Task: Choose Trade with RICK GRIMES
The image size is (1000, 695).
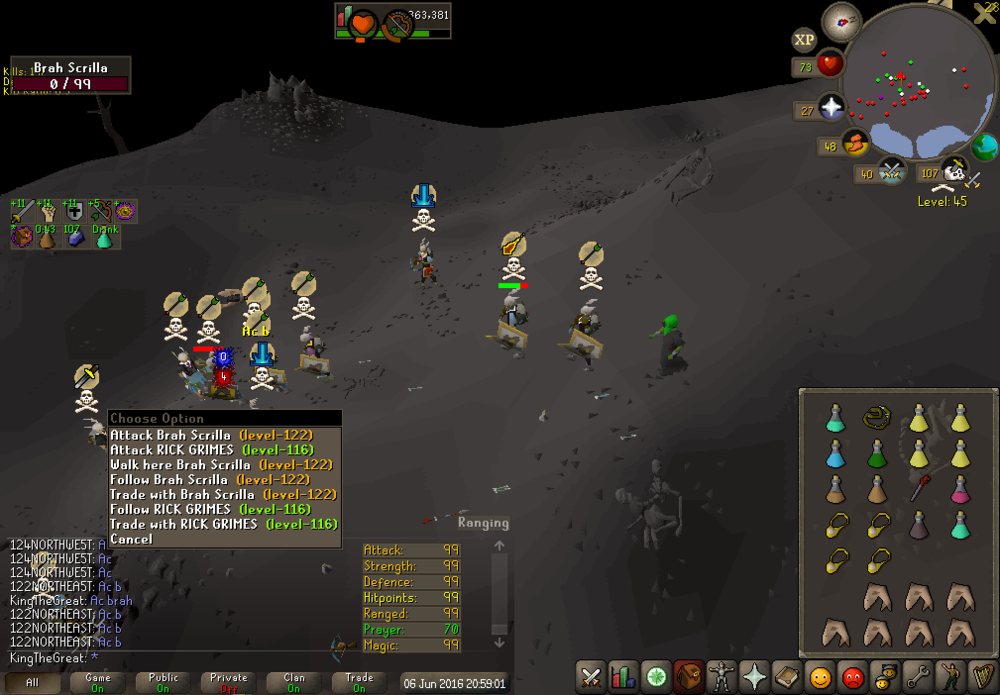Action: pos(223,524)
